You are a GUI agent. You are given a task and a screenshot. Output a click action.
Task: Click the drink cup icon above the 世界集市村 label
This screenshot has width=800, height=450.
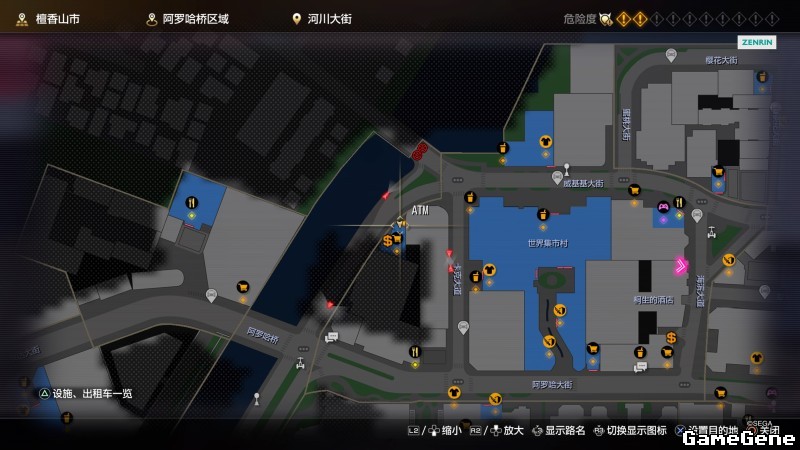coord(543,213)
